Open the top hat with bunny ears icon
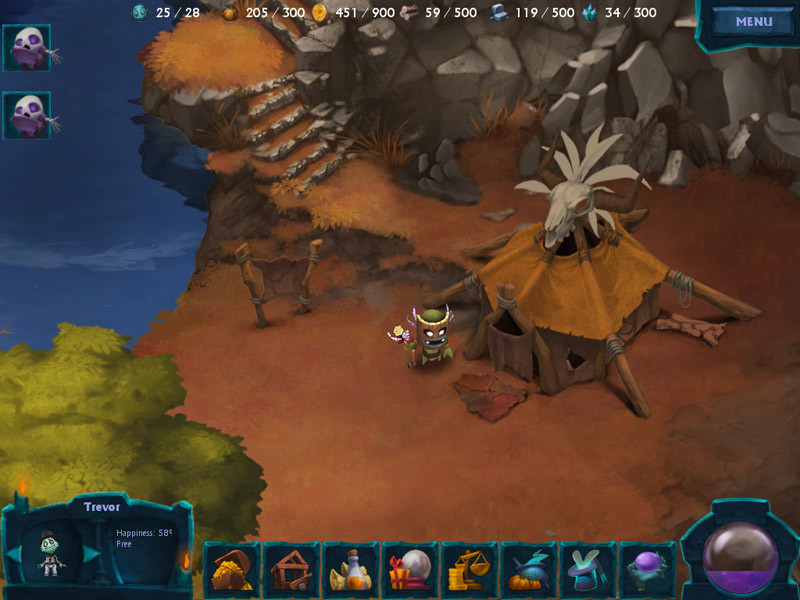Screen dimensions: 800x600 pyautogui.click(x=587, y=570)
